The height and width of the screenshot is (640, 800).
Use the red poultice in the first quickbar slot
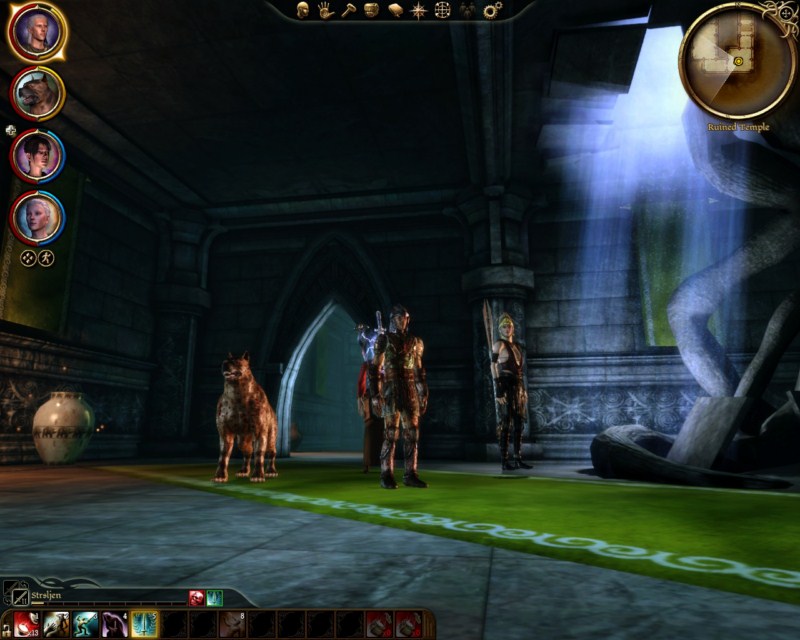(x=26, y=624)
